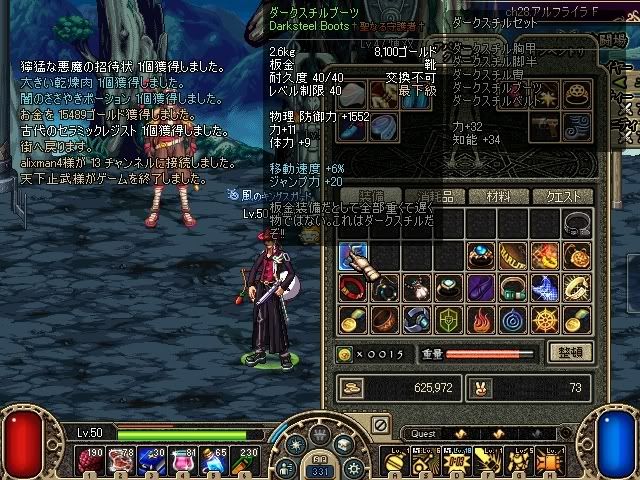Select the pumpkin necklace in inventory
This screenshot has height=480, width=640.
point(577,255)
